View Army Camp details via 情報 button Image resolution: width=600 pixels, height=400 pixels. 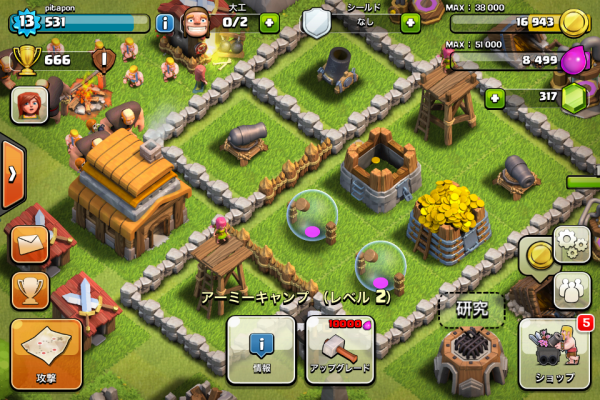[261, 350]
